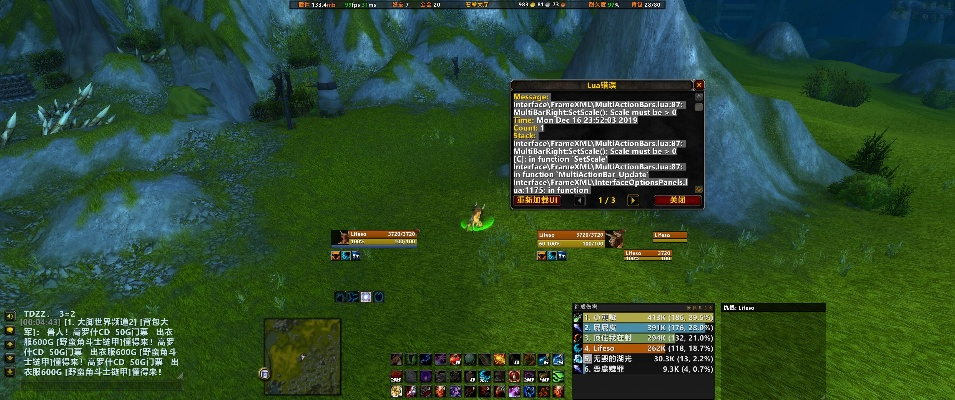
Task: Click the red 关闭 close button
Action: tap(677, 200)
